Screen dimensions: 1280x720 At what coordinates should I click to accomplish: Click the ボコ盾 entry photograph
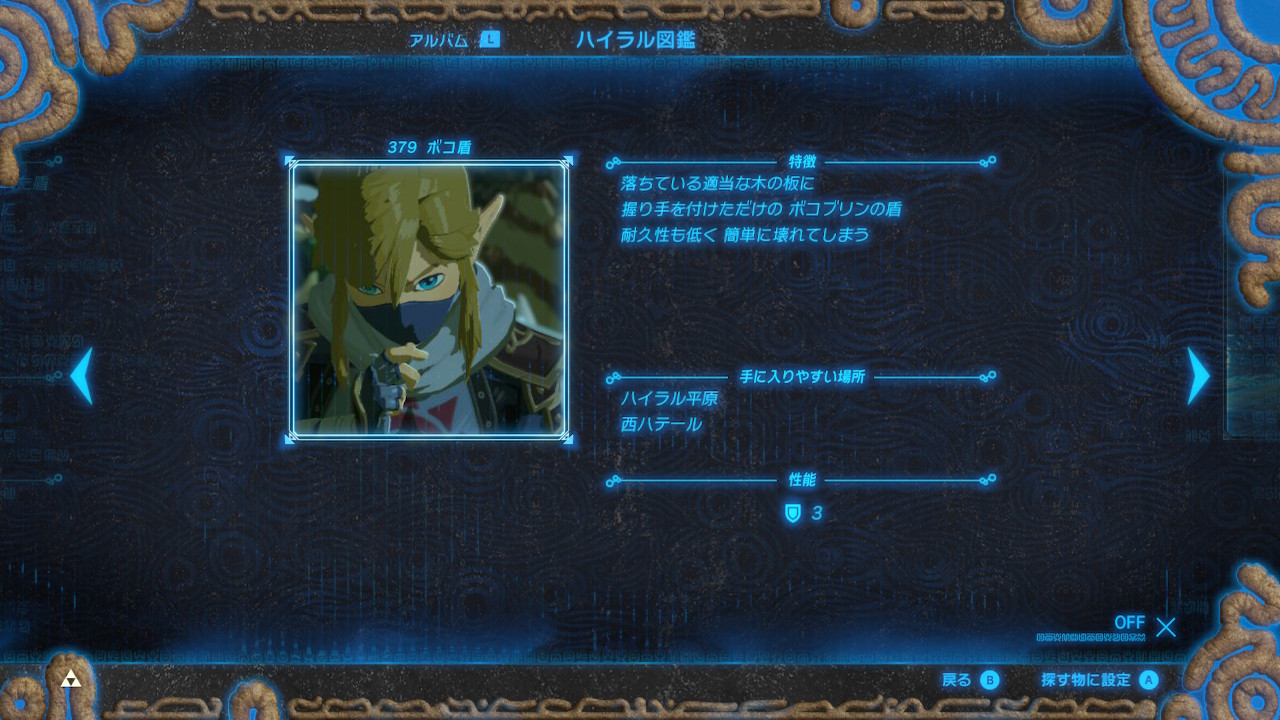pos(431,298)
